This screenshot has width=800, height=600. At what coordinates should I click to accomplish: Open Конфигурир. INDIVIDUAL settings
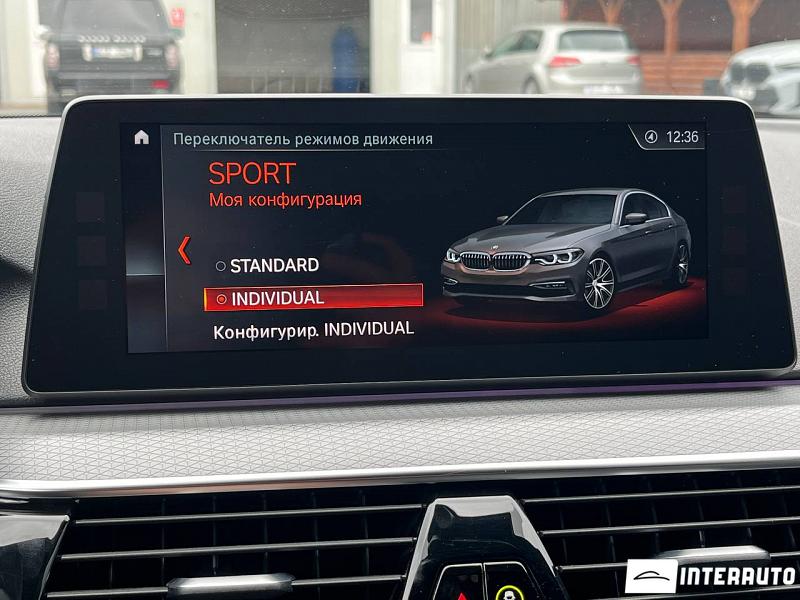tap(313, 329)
